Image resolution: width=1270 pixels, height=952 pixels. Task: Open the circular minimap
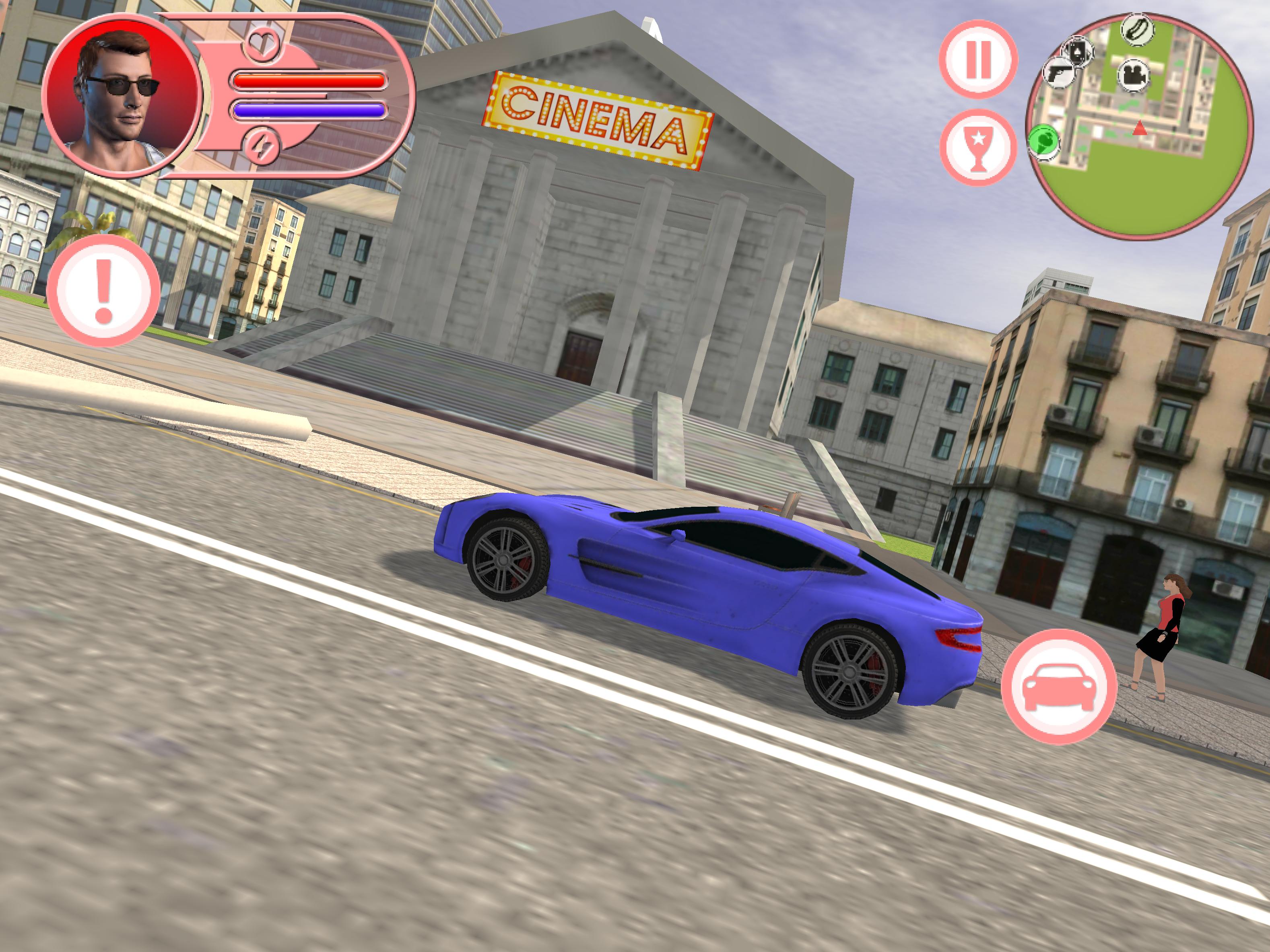tap(1139, 125)
